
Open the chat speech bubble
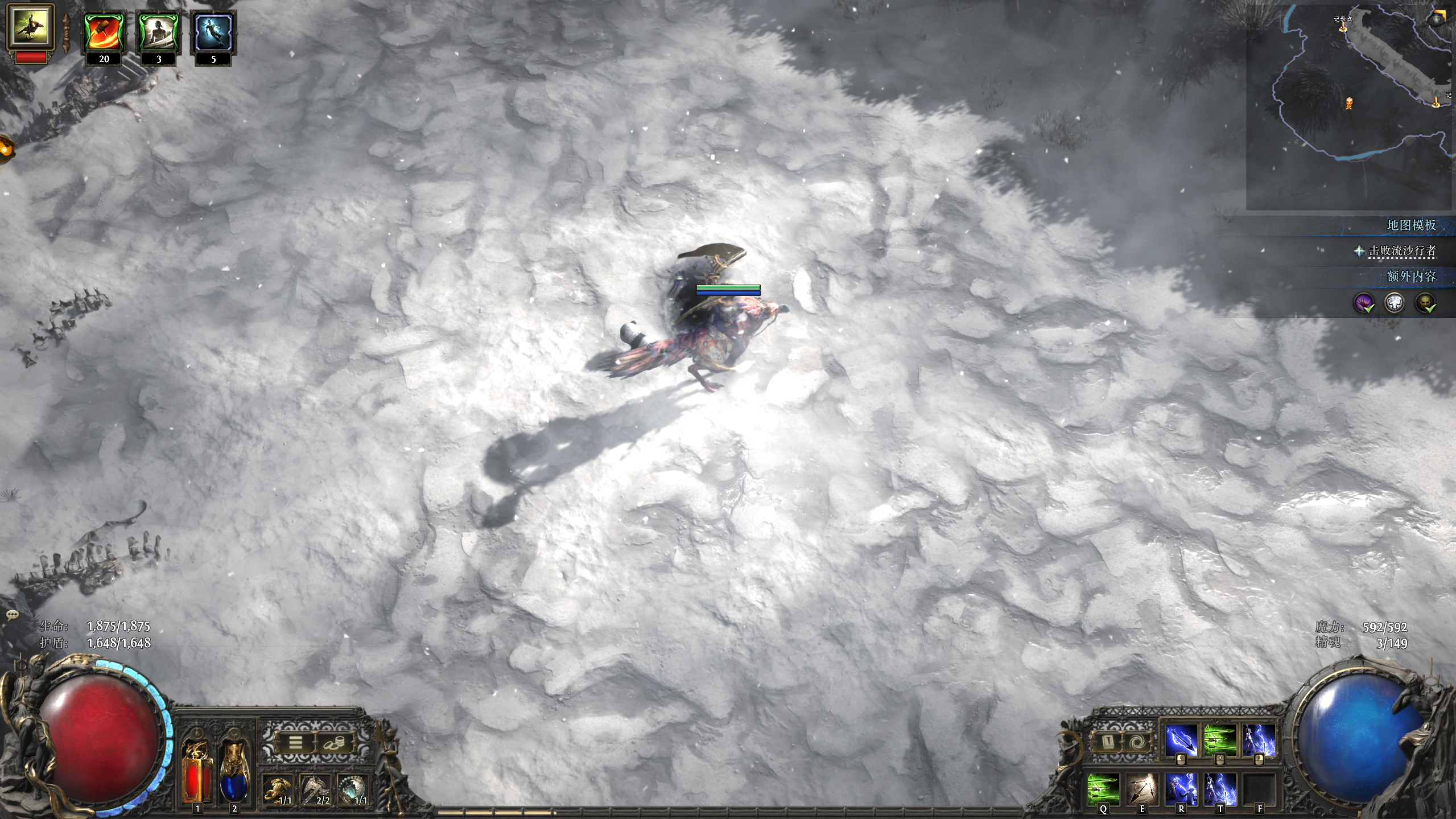pyautogui.click(x=13, y=615)
